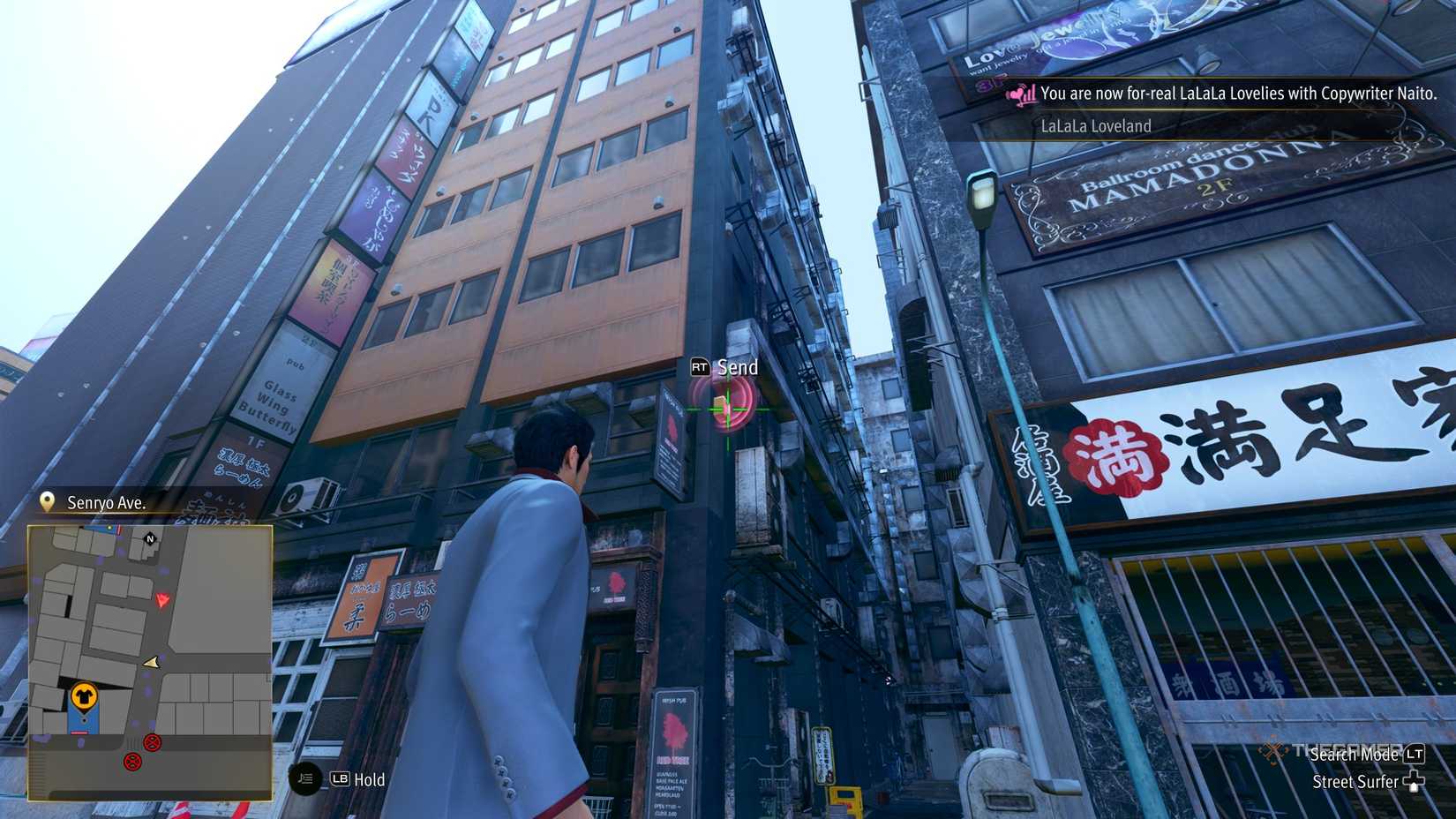The image size is (1456, 819).
Task: Click the clothing shop icon on the minimap
Action: coord(84,696)
